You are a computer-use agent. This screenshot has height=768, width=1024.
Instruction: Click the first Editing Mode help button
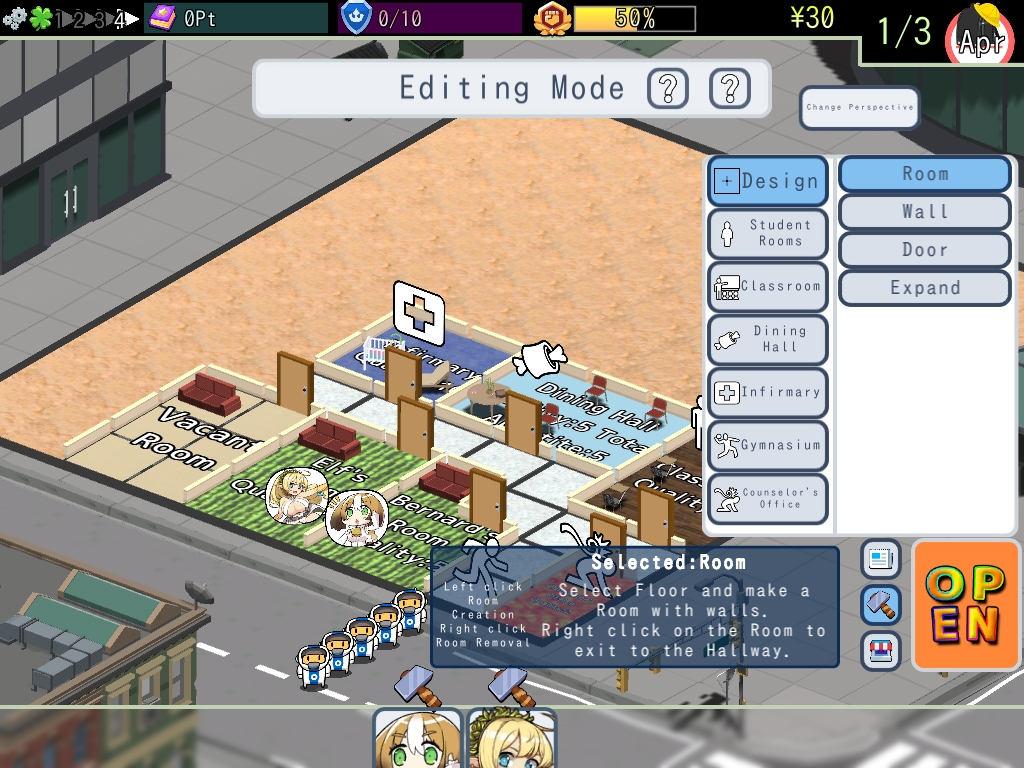pos(668,89)
